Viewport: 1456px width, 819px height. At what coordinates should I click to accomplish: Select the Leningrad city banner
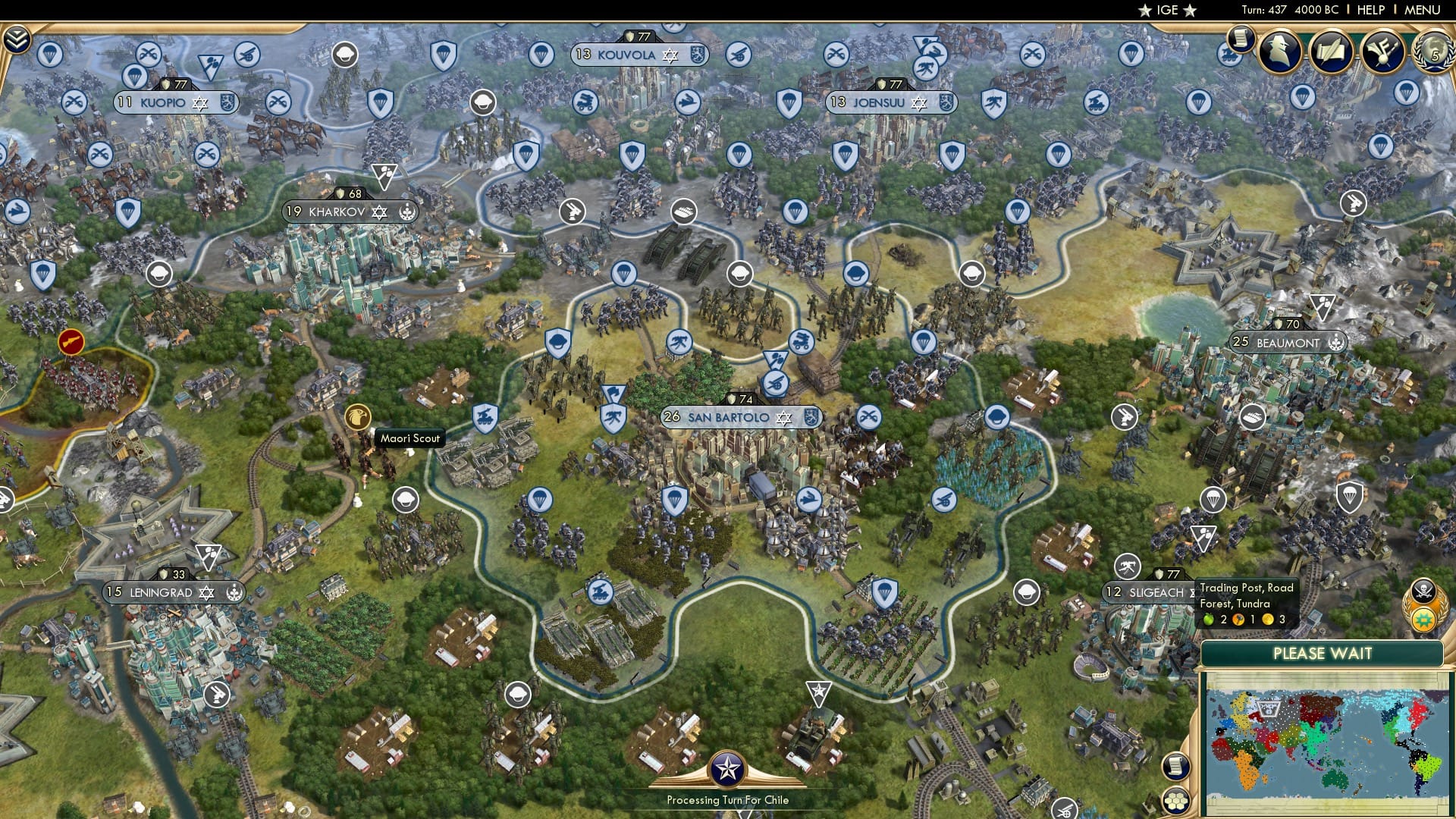tap(173, 594)
